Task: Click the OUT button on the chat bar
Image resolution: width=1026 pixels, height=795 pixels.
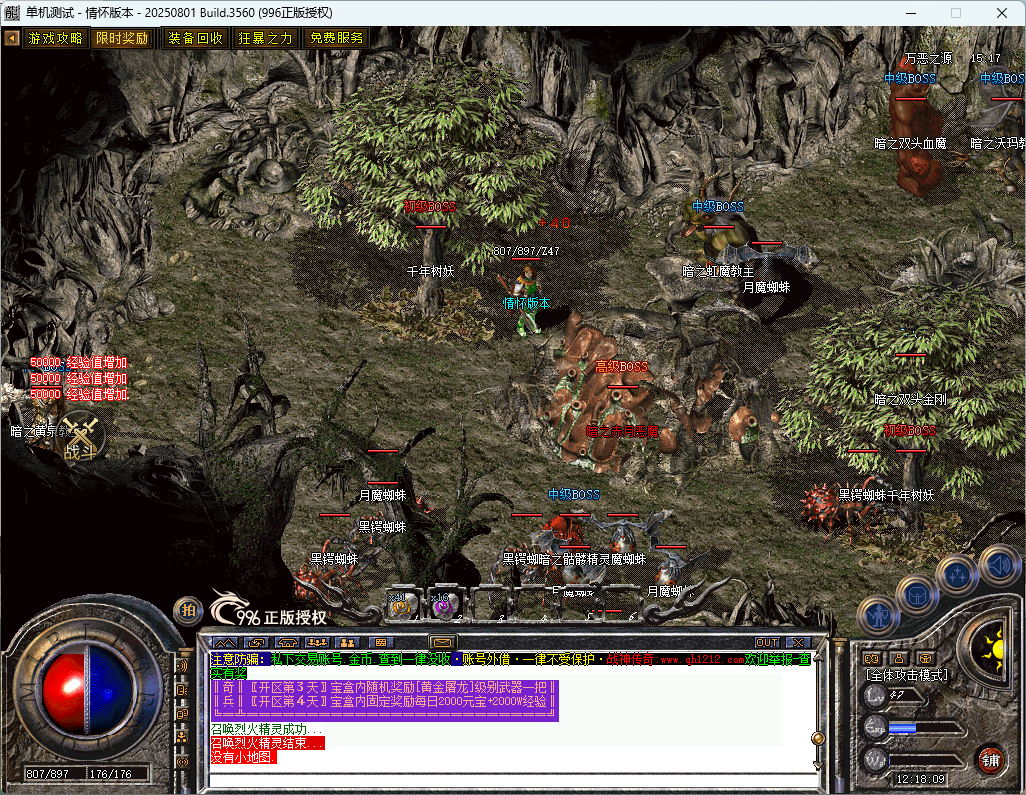Action: [x=767, y=642]
